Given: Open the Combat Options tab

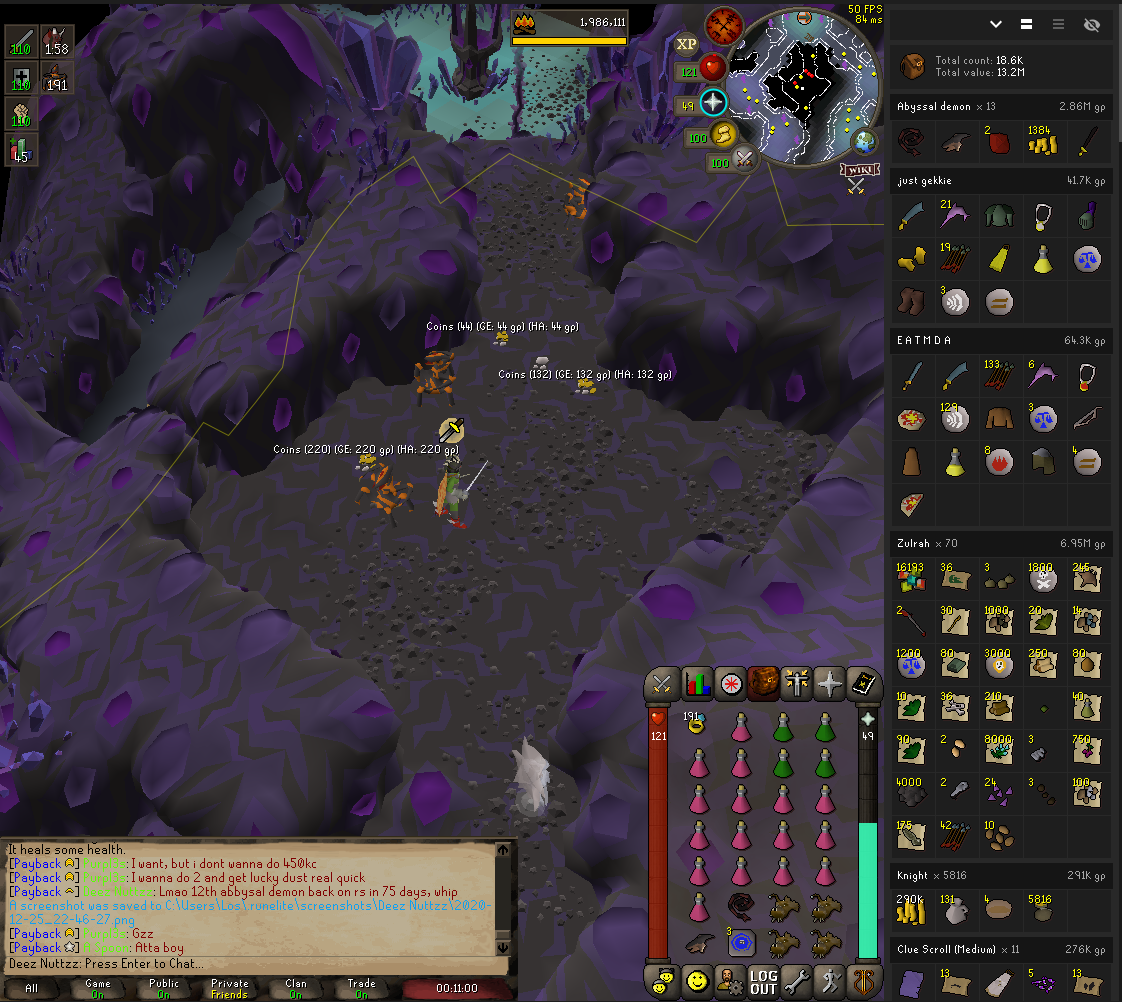Looking at the screenshot, I should 662,684.
